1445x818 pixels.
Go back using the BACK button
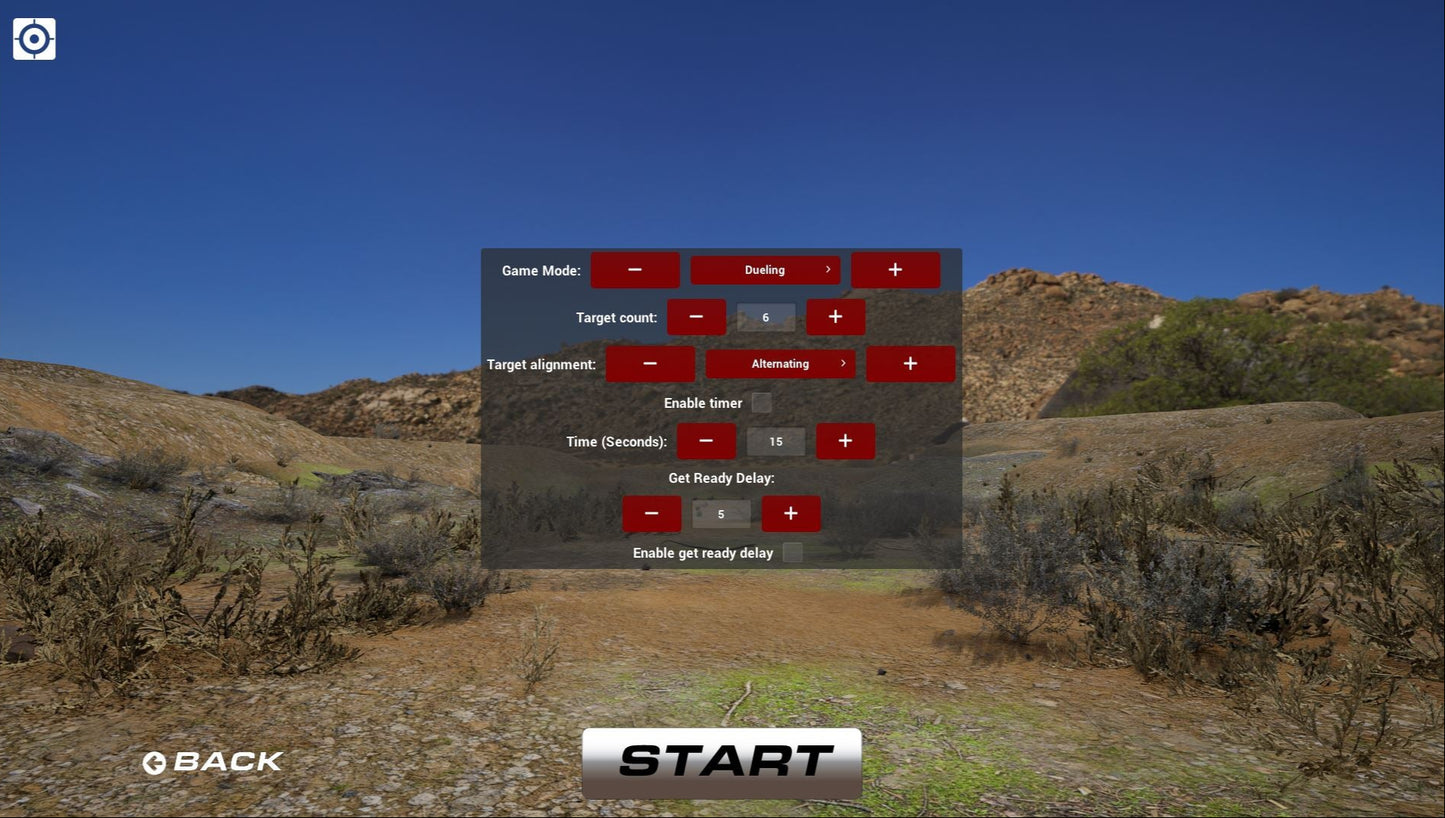coord(212,762)
